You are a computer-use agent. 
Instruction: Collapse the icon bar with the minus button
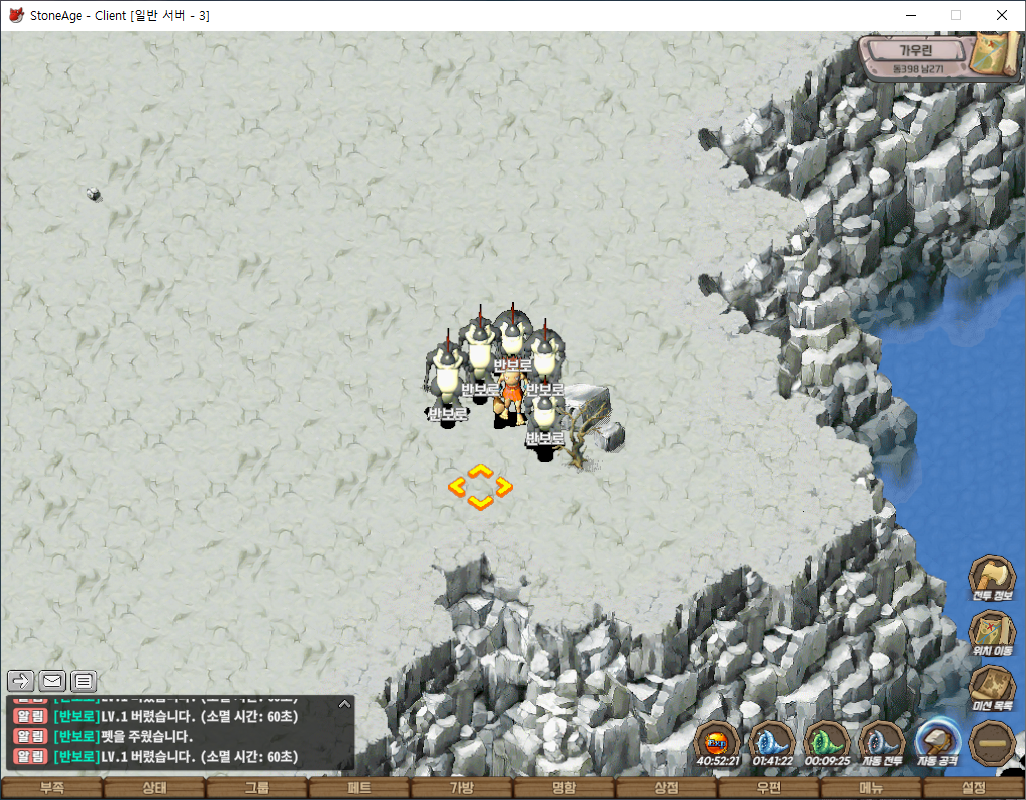992,743
